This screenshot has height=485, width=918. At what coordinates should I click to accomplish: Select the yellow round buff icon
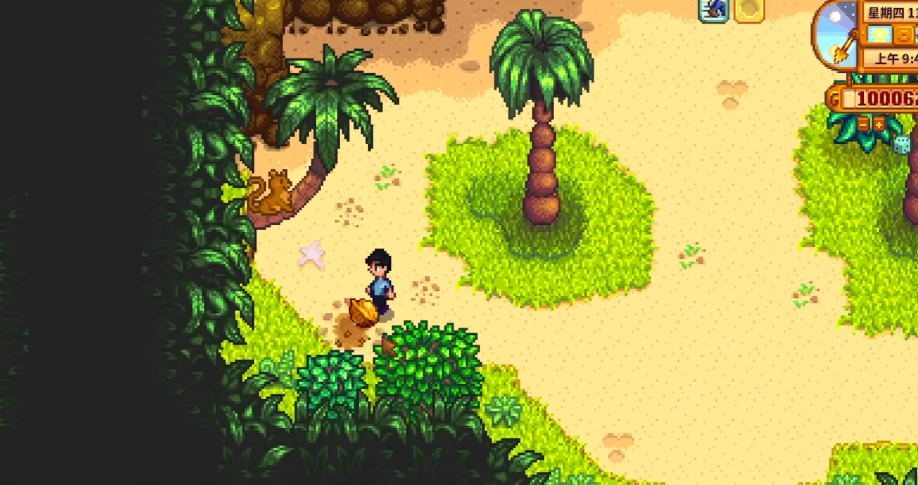(x=749, y=10)
